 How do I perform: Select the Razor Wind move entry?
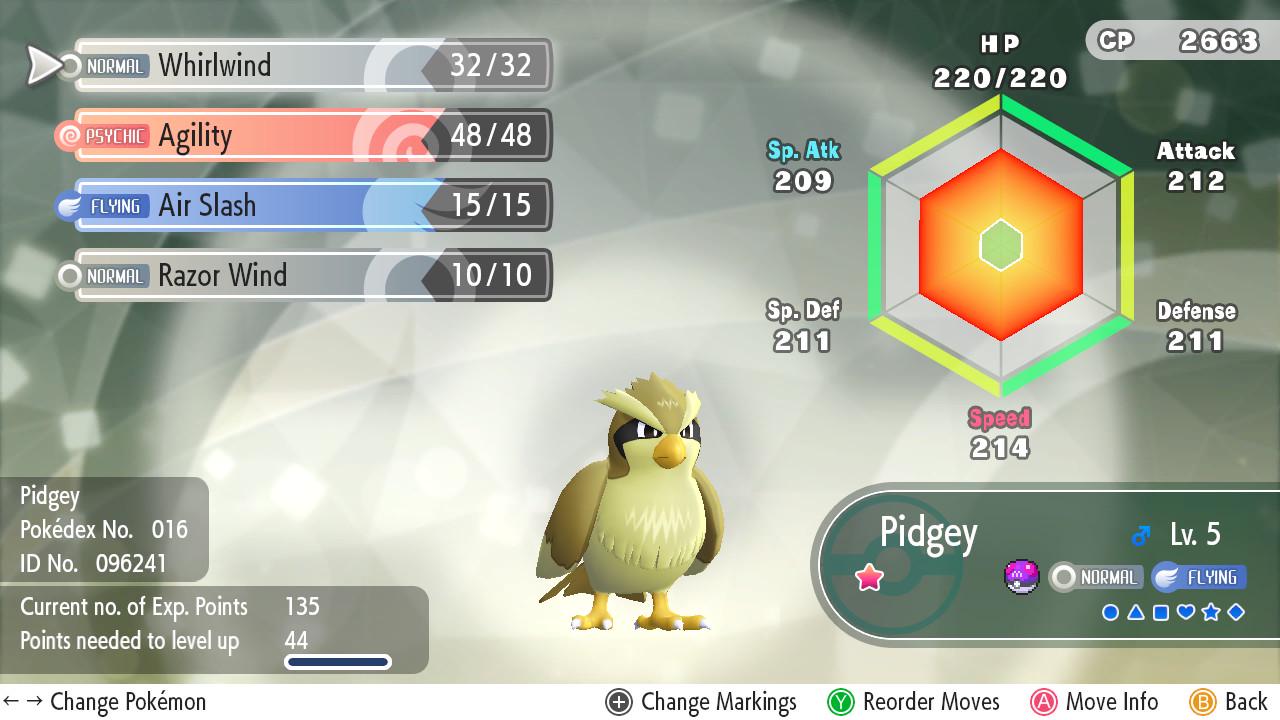[x=300, y=276]
